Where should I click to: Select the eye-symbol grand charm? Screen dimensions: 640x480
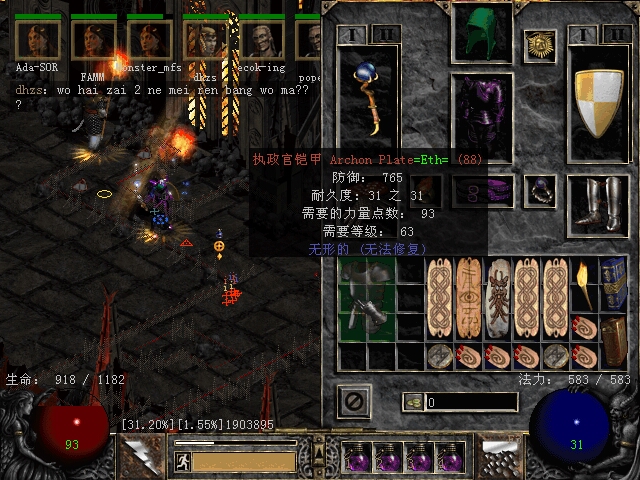(x=469, y=298)
